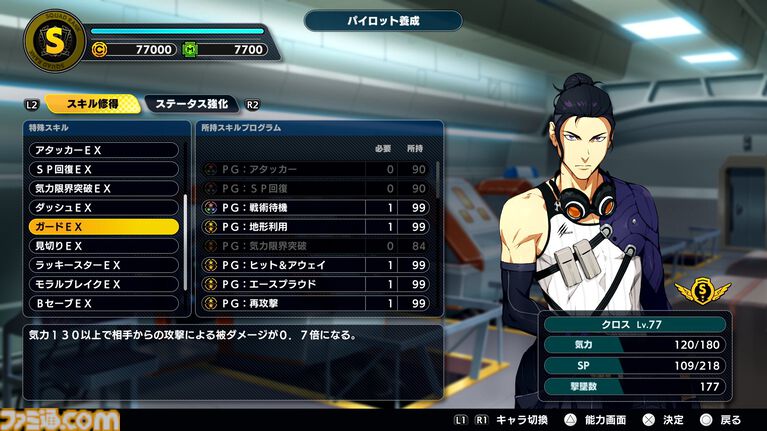
Task: Choose the PG:戦術待機 program row
Action: [315, 208]
